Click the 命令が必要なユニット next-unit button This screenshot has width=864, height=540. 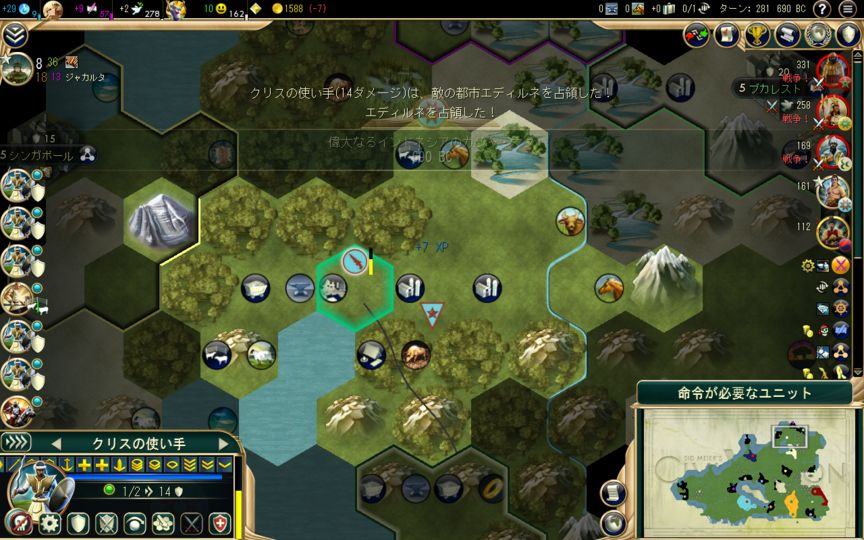click(745, 392)
